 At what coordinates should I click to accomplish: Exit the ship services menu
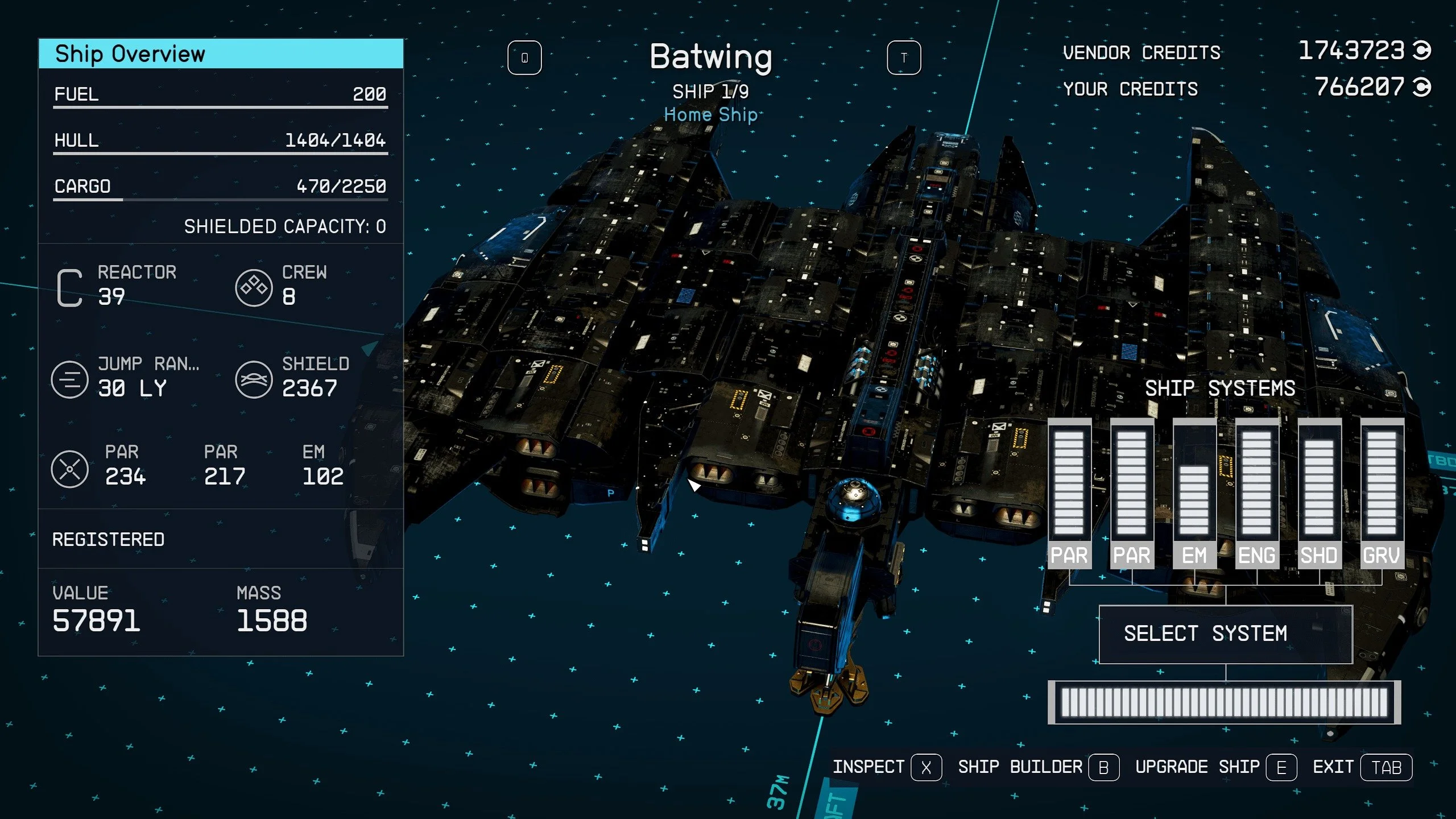(1362, 767)
